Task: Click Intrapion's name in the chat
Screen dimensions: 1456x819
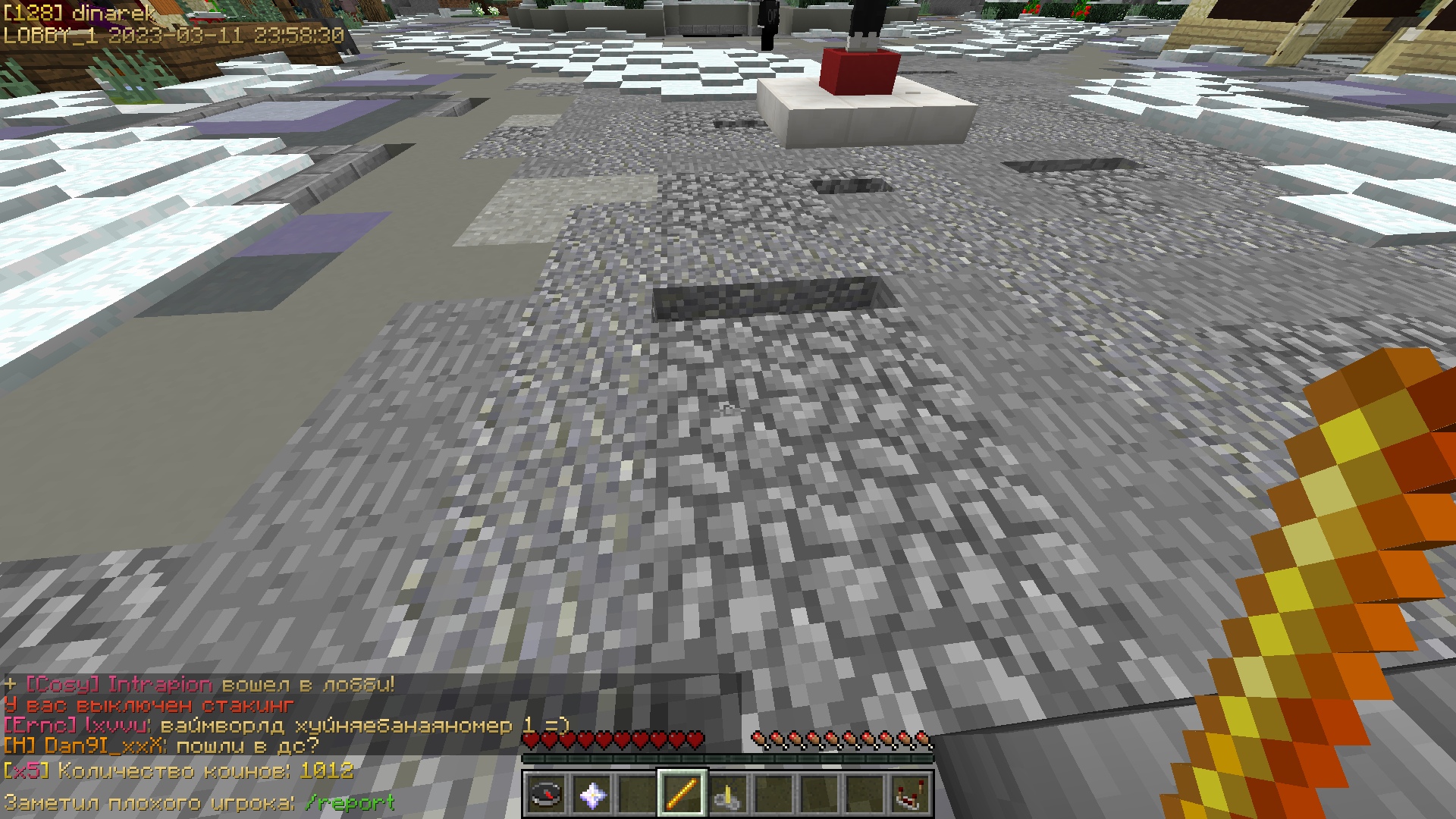Action: 160,685
